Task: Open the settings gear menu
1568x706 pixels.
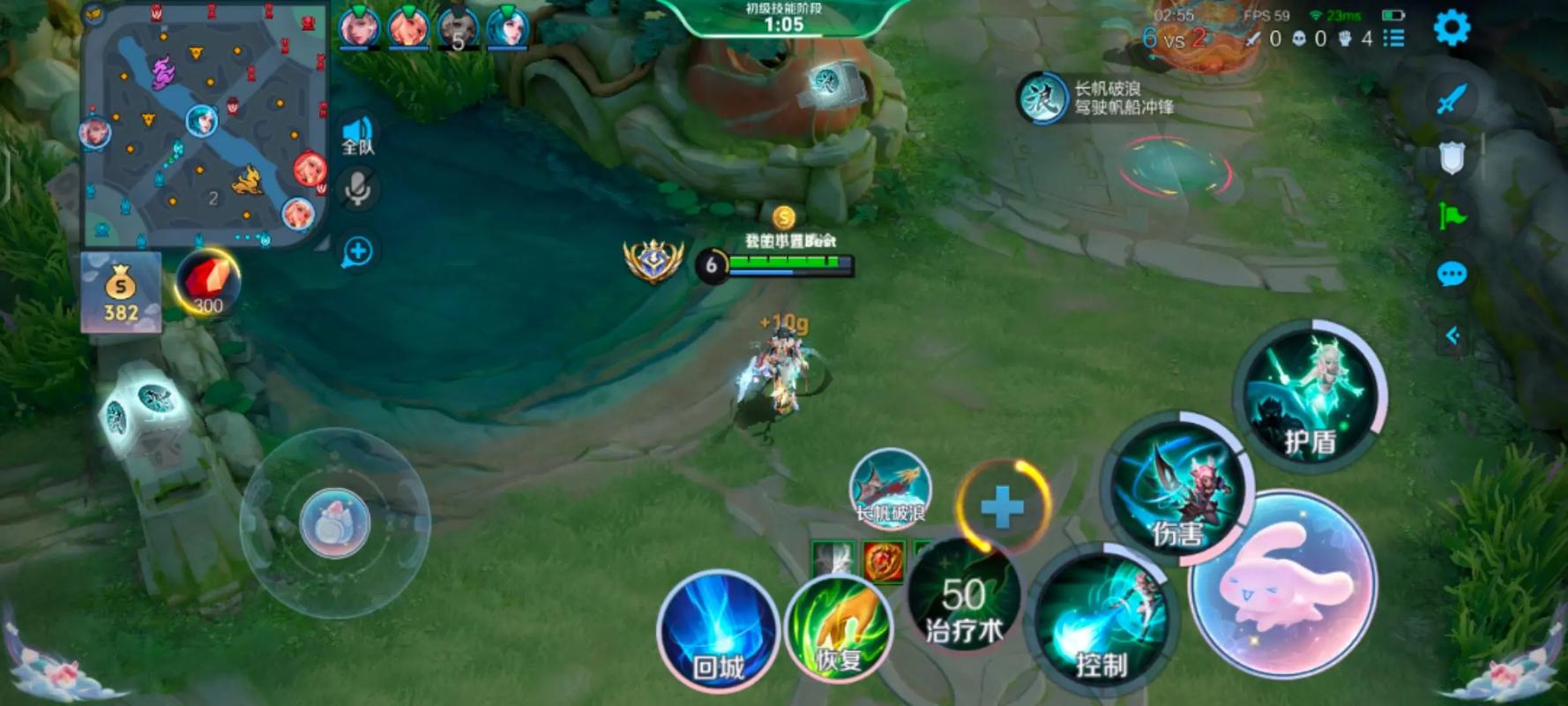Action: coord(1452,28)
